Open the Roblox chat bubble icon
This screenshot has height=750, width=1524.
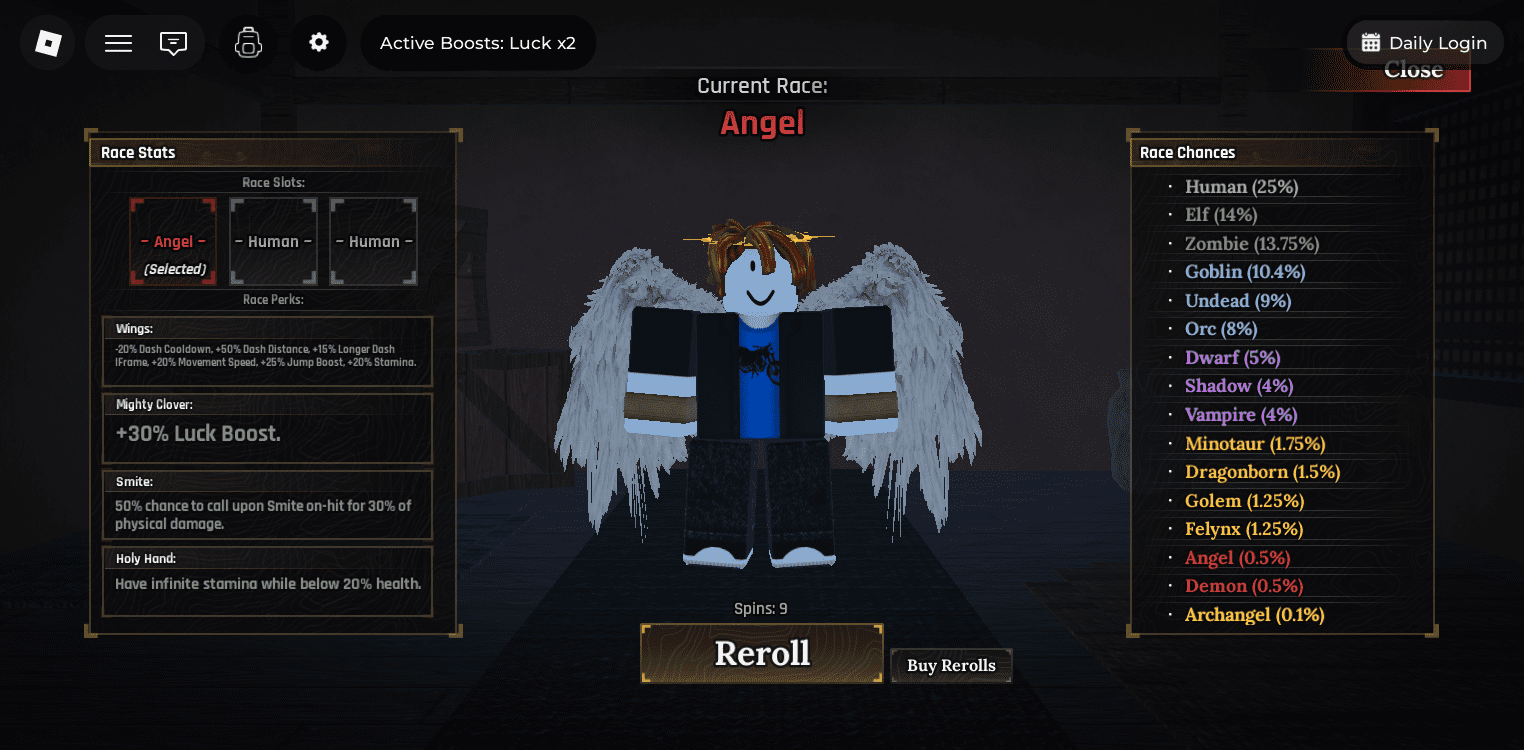tap(174, 42)
